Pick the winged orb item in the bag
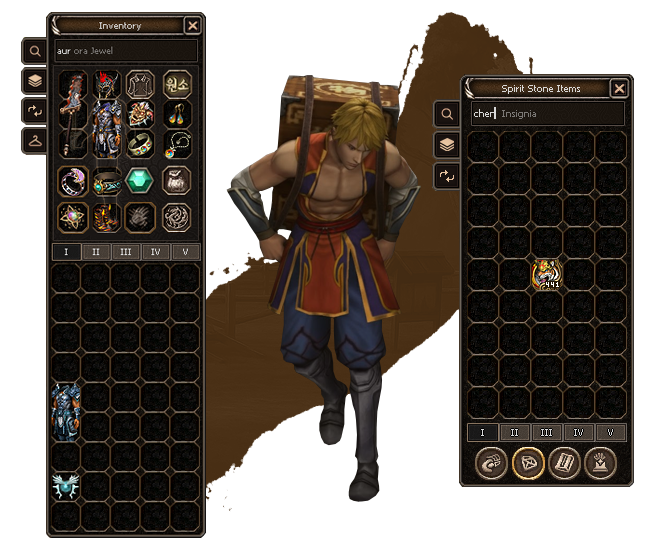Image resolution: width=655 pixels, height=549 pixels. tap(66, 487)
